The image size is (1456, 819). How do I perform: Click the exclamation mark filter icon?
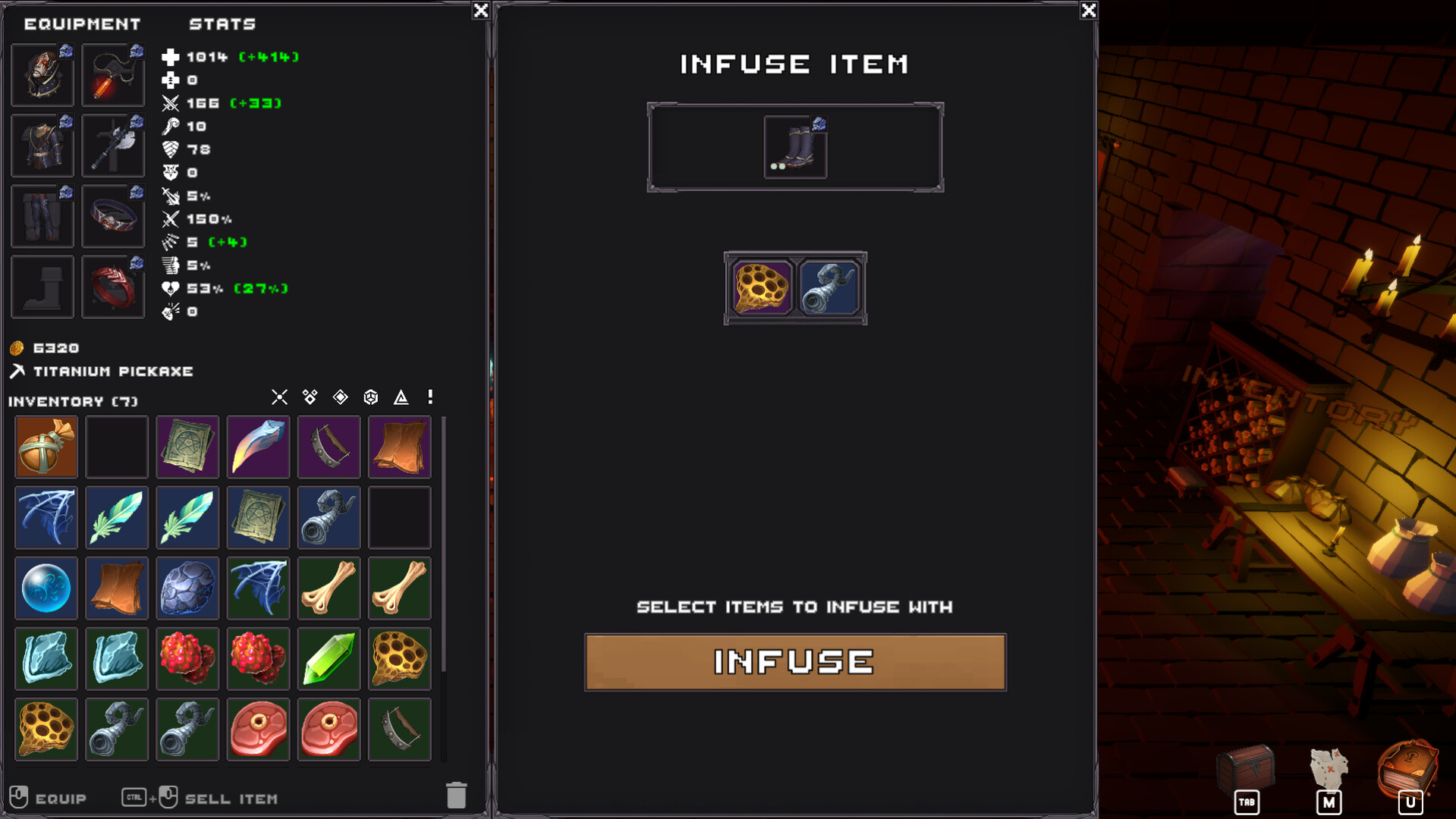429,397
